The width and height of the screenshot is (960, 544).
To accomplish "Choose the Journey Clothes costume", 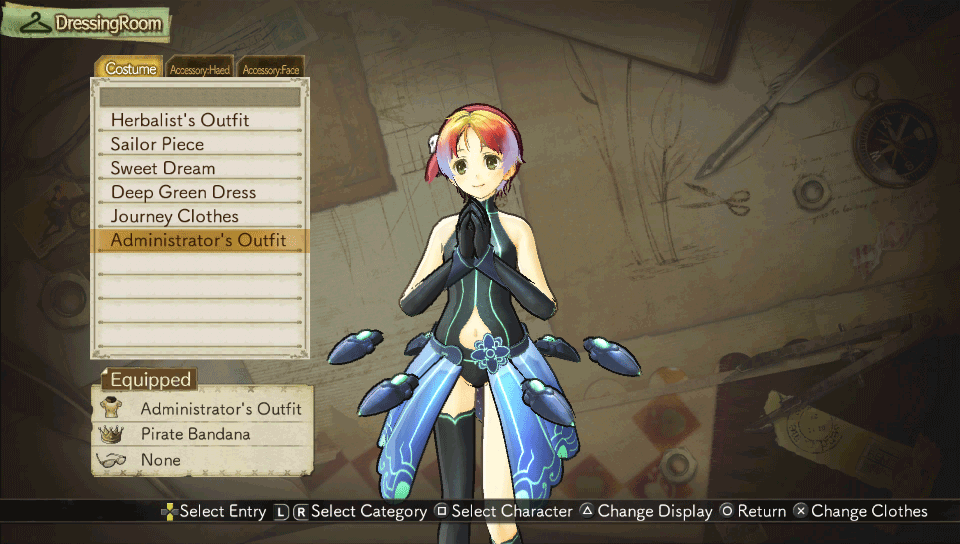I will [x=175, y=216].
